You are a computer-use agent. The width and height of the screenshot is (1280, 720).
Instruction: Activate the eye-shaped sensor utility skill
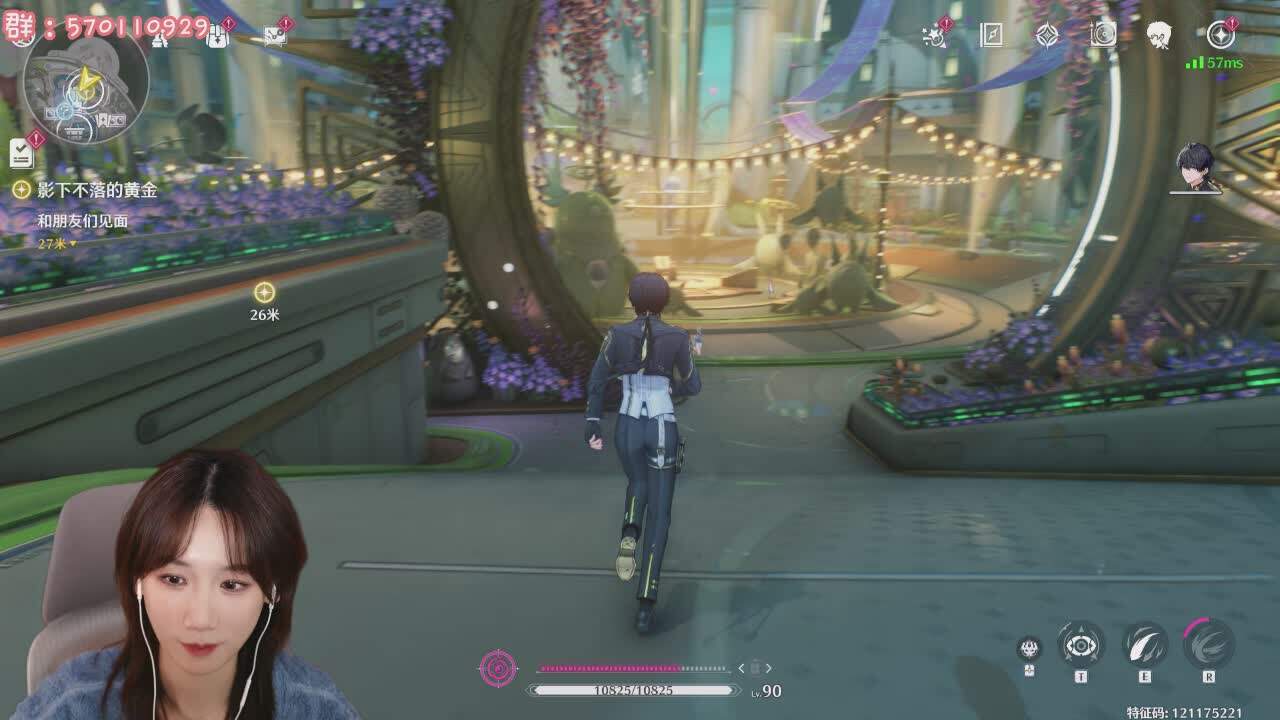click(x=1081, y=645)
